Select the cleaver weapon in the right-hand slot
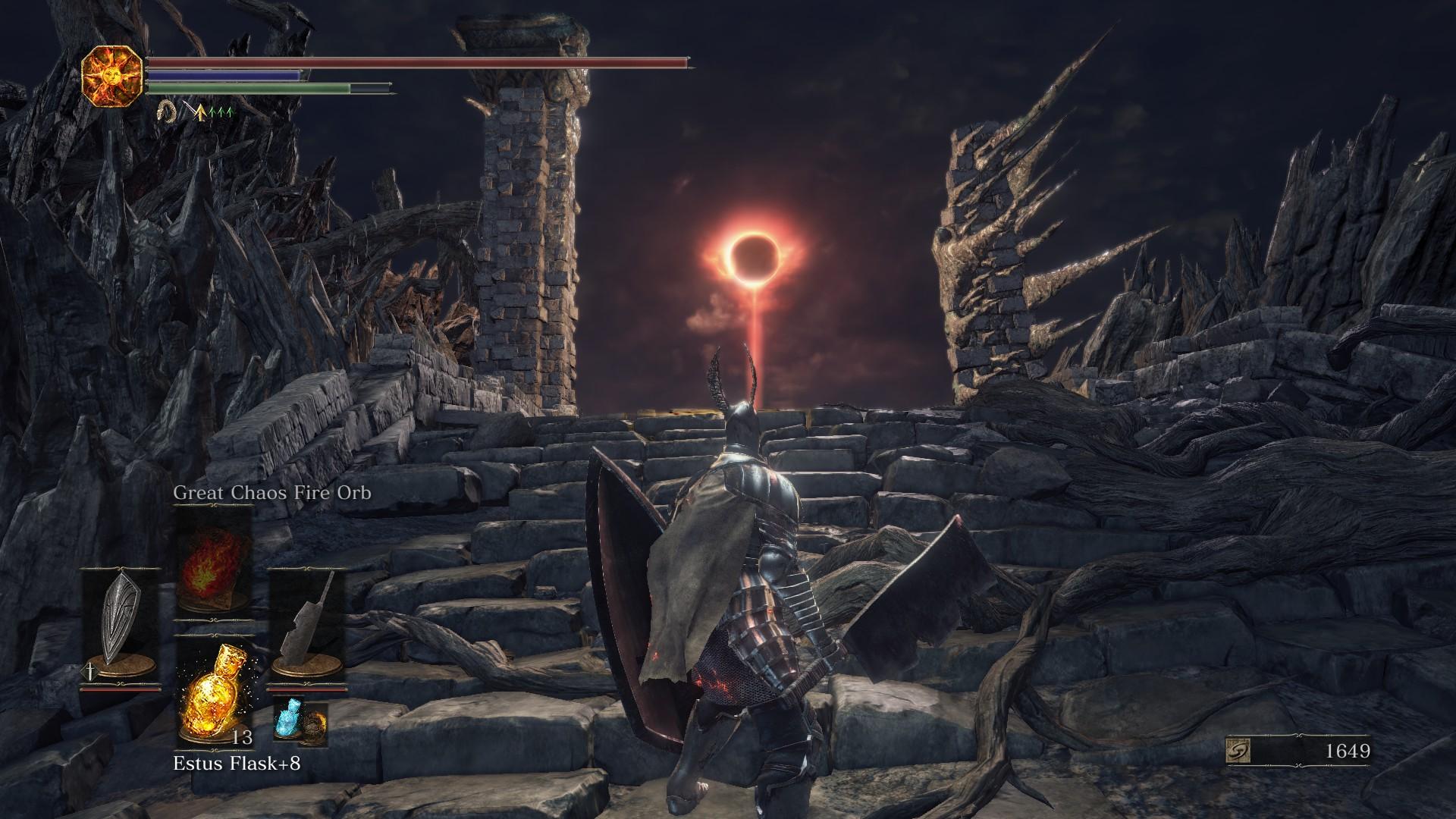Image resolution: width=1456 pixels, height=819 pixels. coord(307,623)
